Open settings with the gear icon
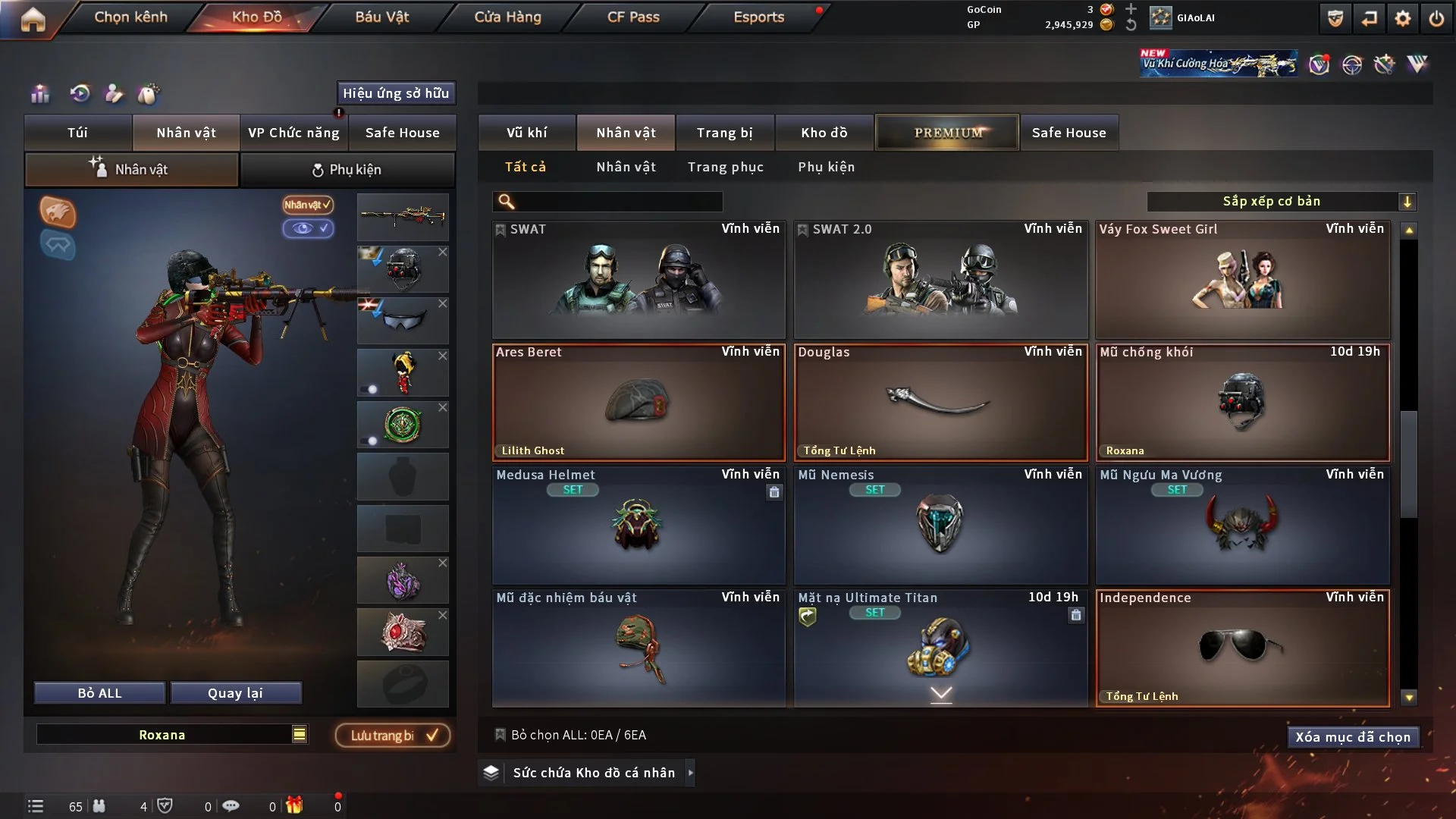The height and width of the screenshot is (819, 1456). 1403,18
